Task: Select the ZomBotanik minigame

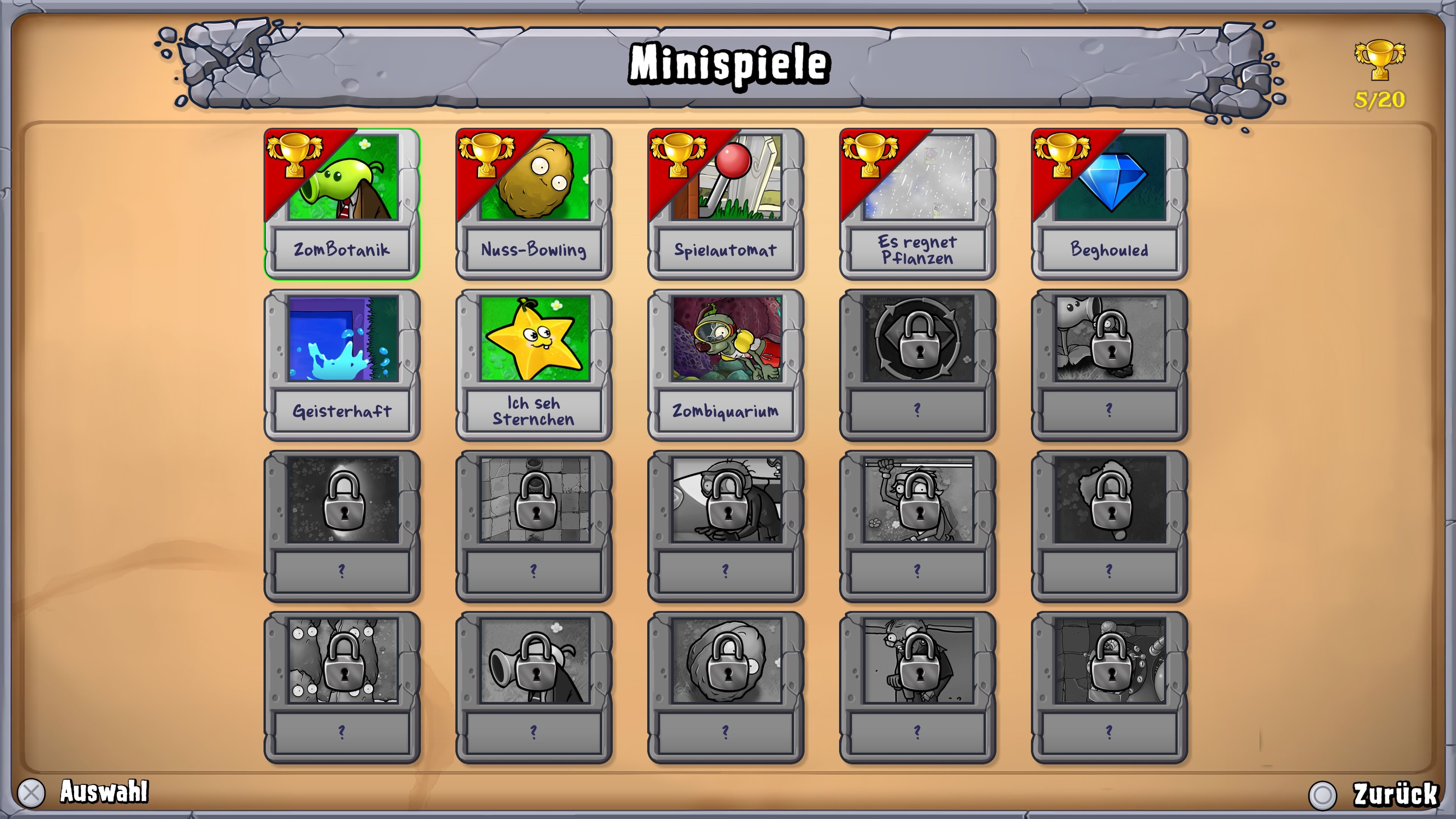Action: click(341, 204)
